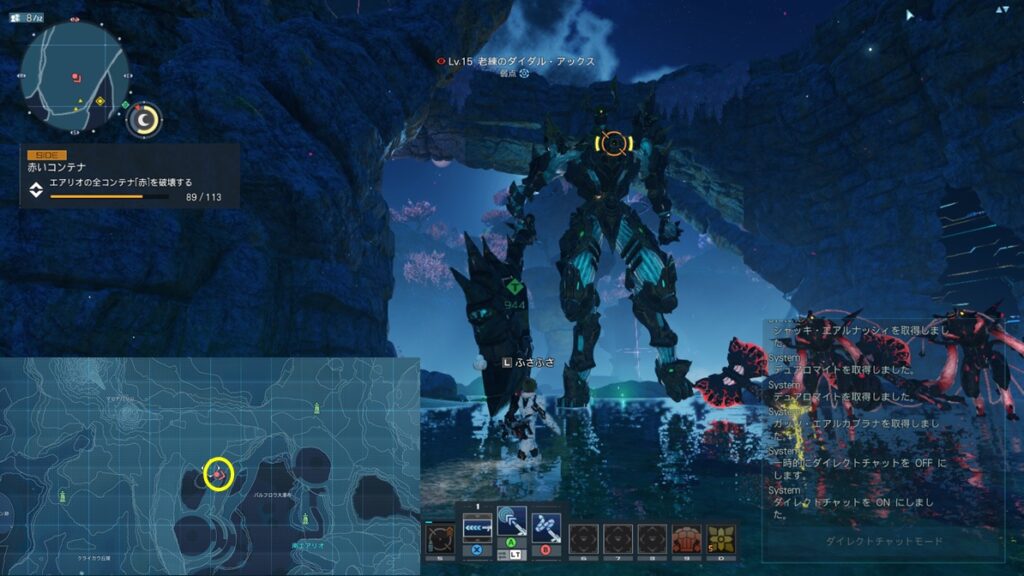Use the yellow flower consumable slot
This screenshot has height=576, width=1024.
720,539
